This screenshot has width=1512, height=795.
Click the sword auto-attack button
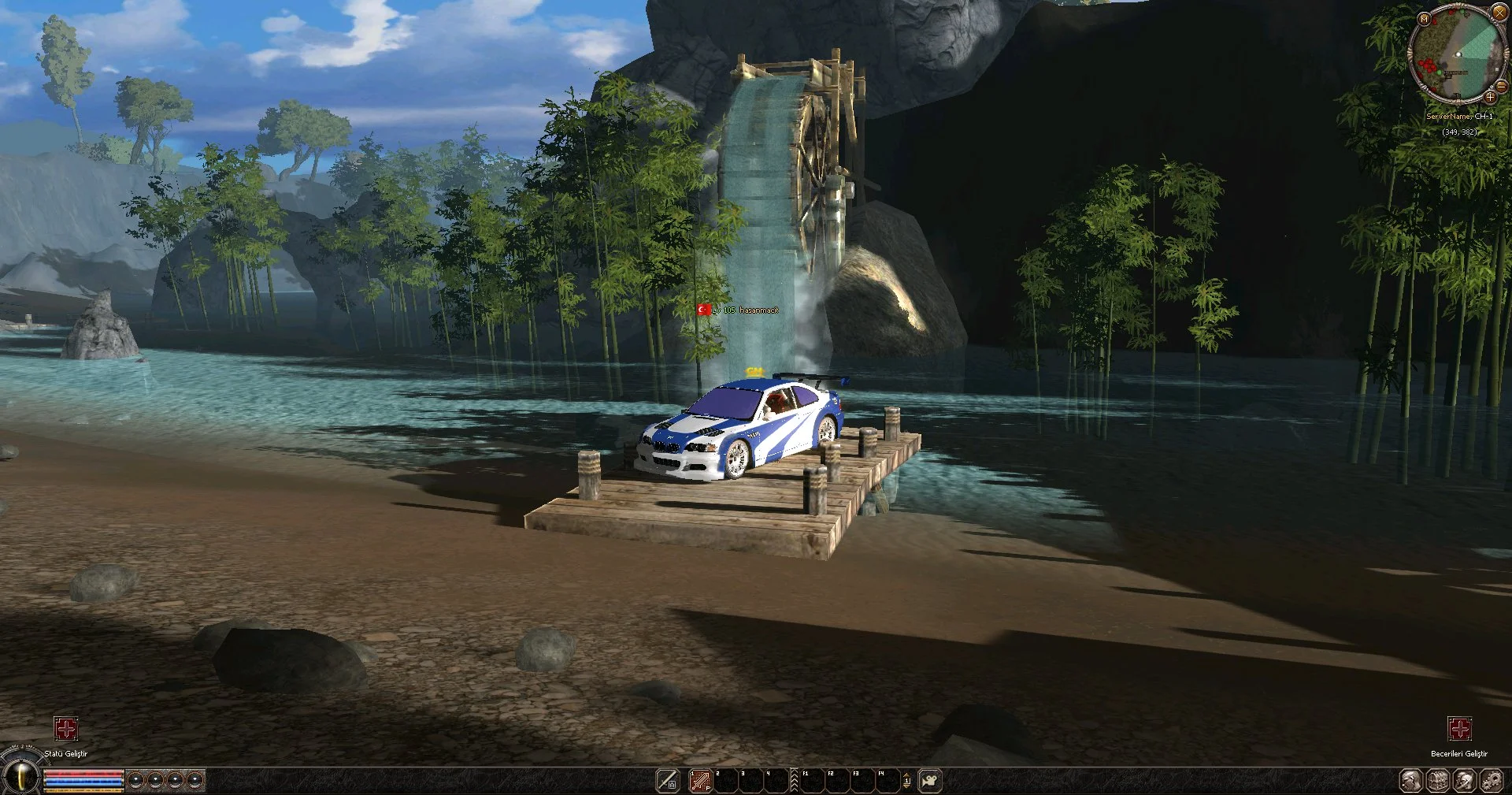668,781
